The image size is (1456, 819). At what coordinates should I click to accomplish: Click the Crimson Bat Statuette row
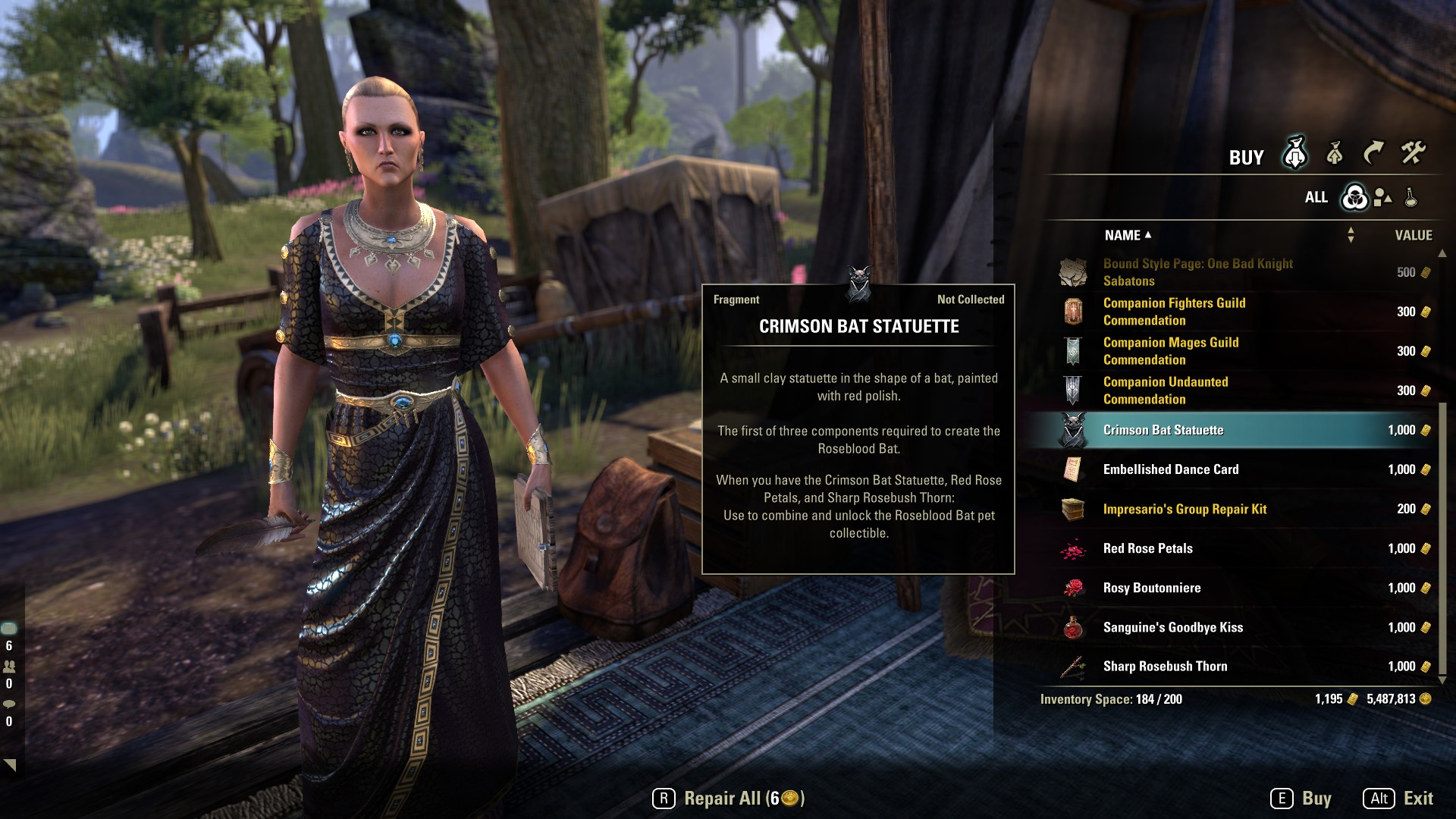tap(1163, 430)
